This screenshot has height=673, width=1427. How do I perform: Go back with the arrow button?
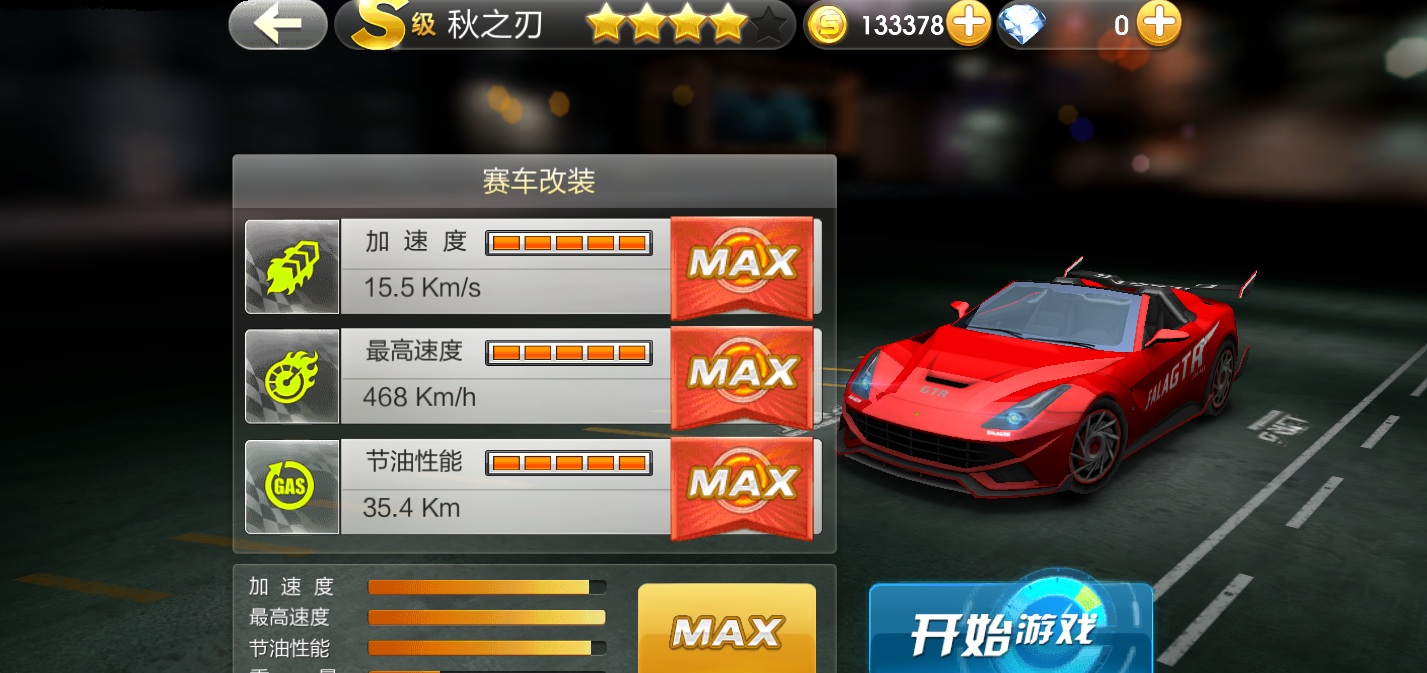(x=277, y=25)
